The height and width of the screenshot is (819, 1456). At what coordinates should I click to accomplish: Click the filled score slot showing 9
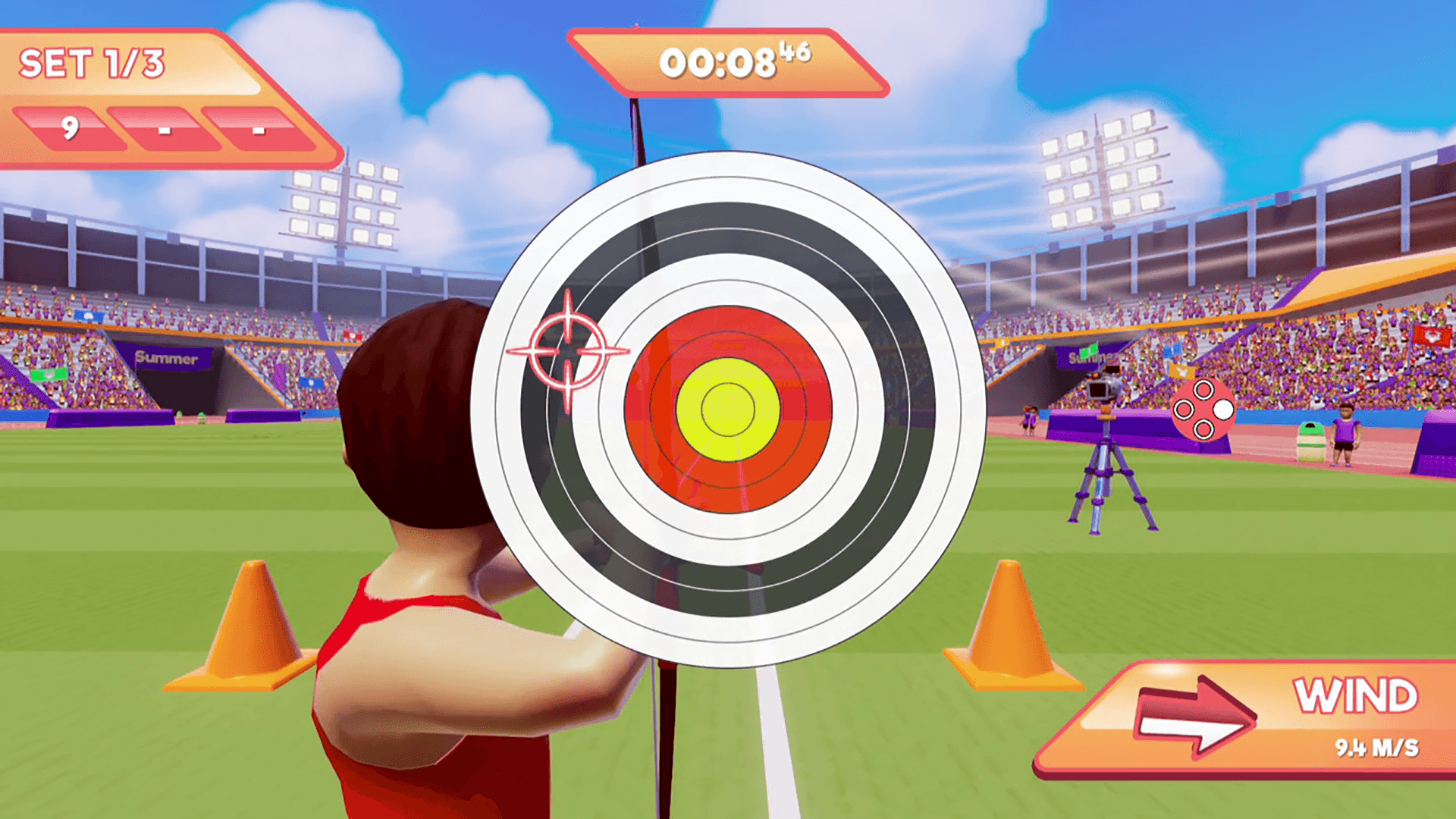coord(72,130)
